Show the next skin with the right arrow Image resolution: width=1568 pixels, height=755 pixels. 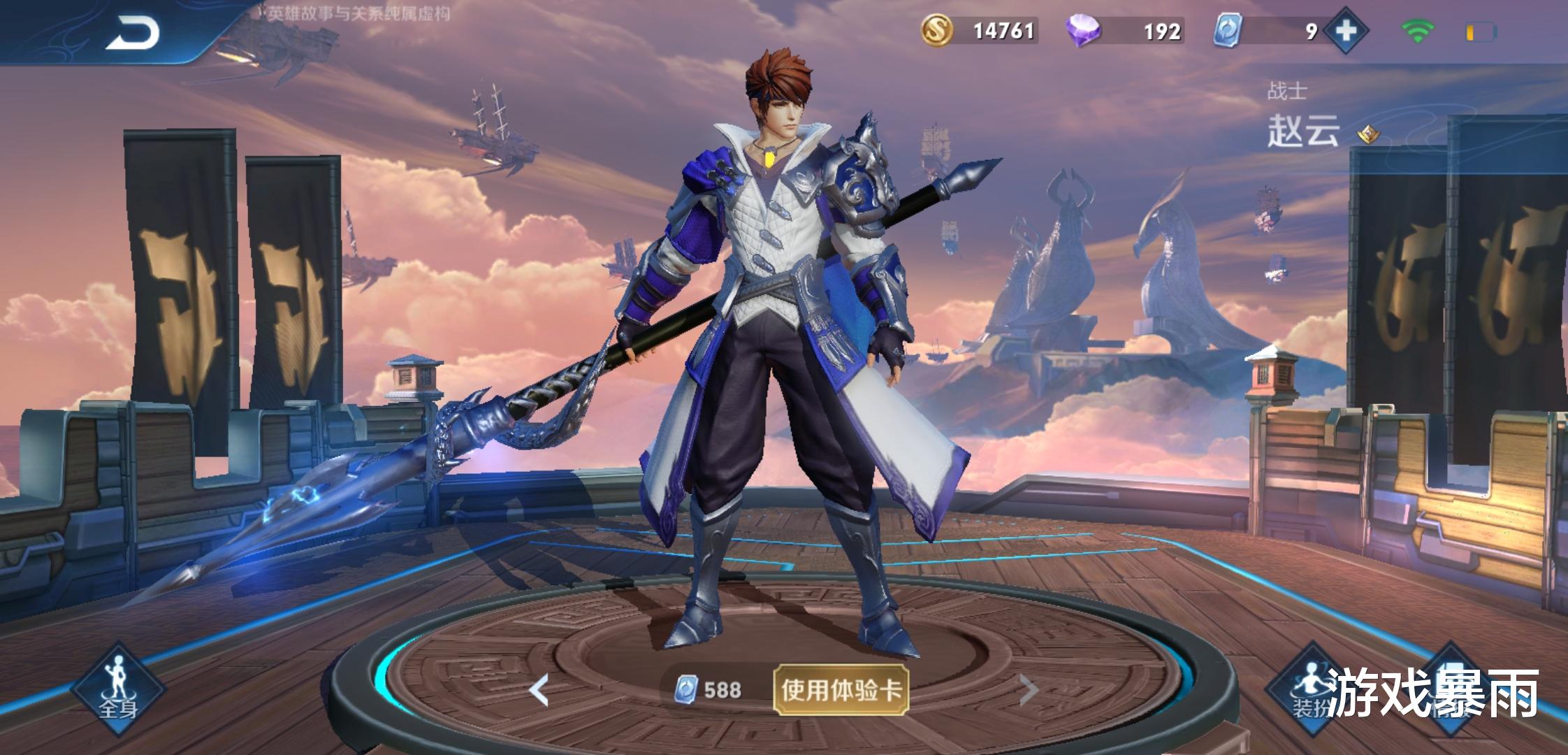pyautogui.click(x=1028, y=691)
